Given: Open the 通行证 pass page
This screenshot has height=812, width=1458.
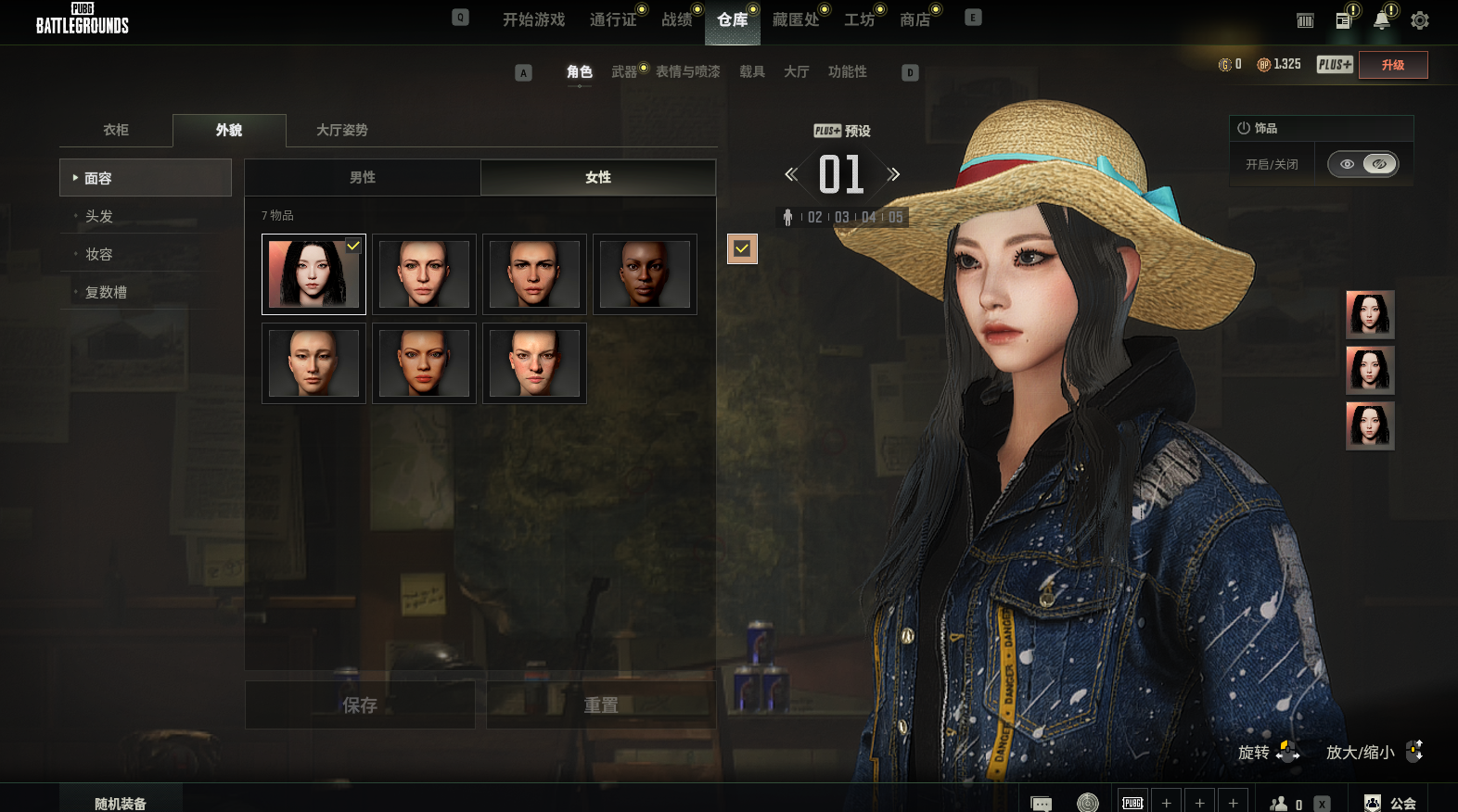Looking at the screenshot, I should tap(612, 19).
